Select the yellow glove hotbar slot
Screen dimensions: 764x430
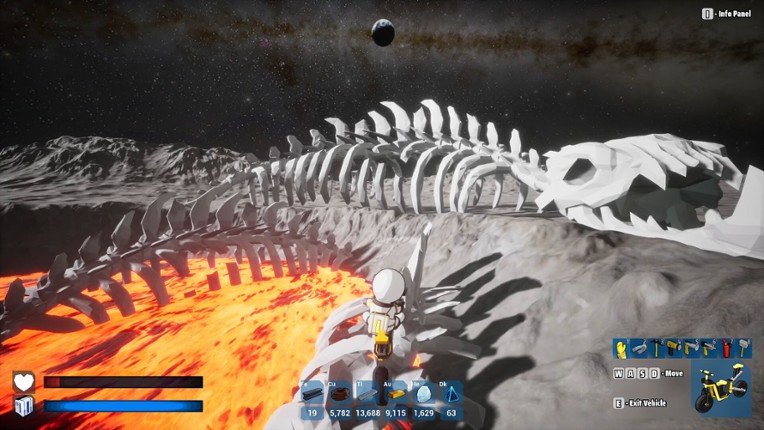[622, 348]
